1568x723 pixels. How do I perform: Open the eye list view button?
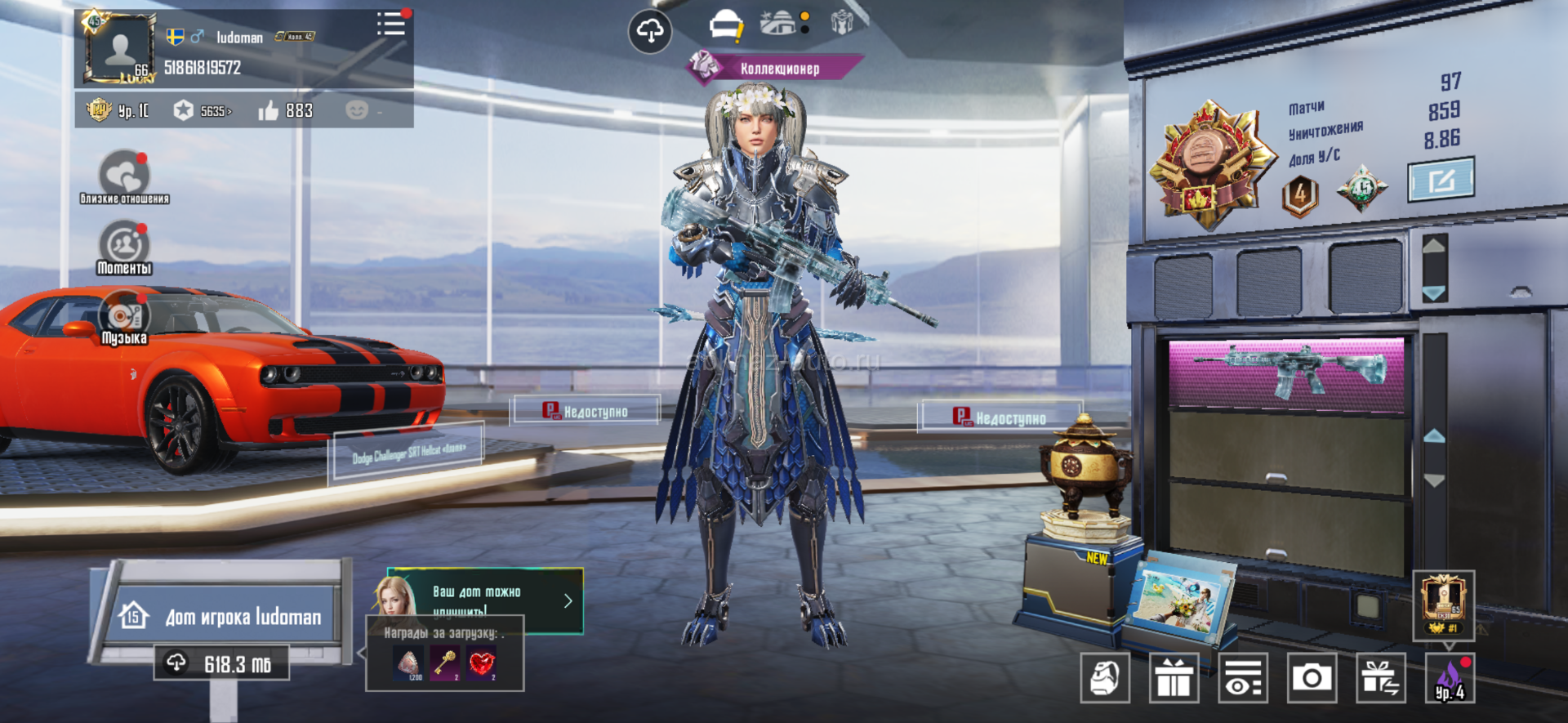click(1243, 678)
